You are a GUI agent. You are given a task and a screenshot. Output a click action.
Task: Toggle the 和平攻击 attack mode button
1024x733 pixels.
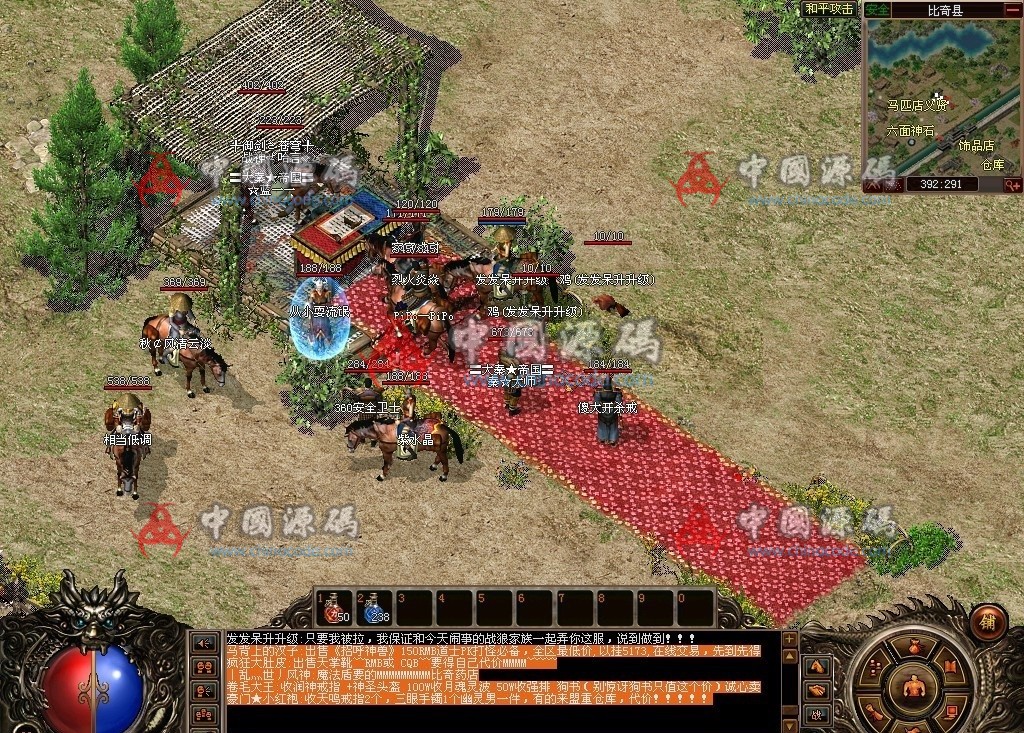(x=829, y=9)
